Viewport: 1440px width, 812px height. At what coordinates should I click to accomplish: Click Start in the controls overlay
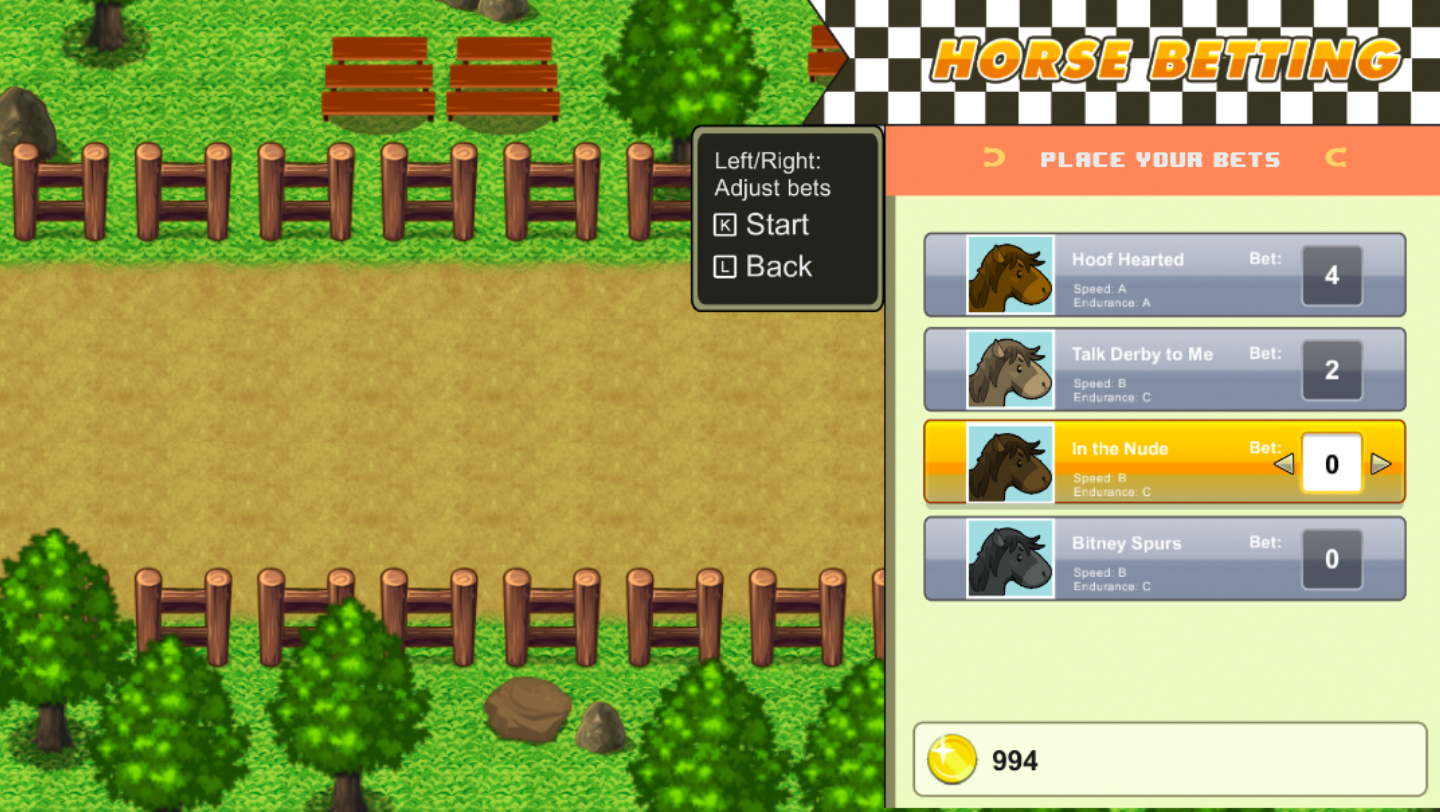click(780, 225)
